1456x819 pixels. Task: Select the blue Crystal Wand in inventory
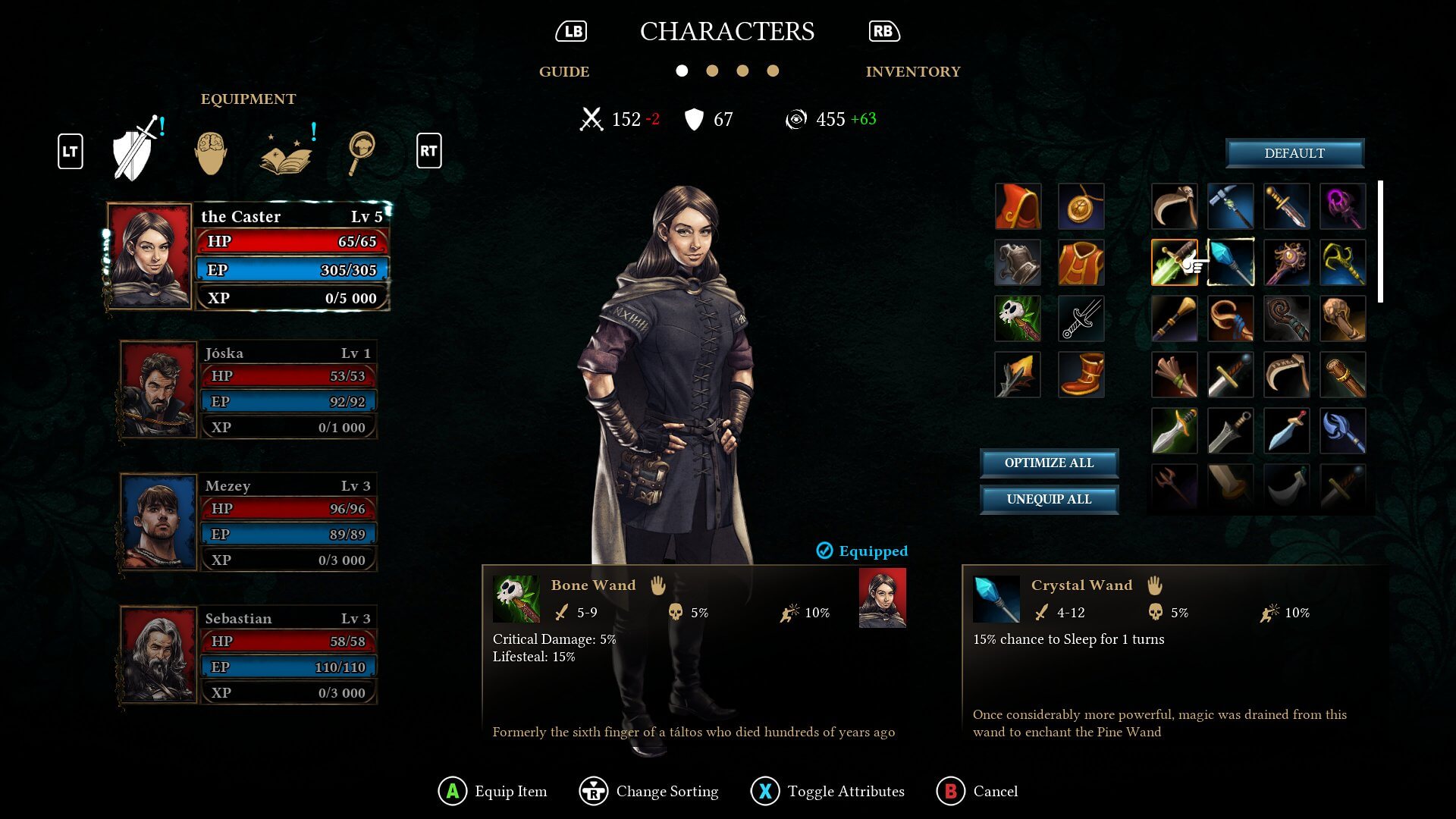pos(1231,263)
